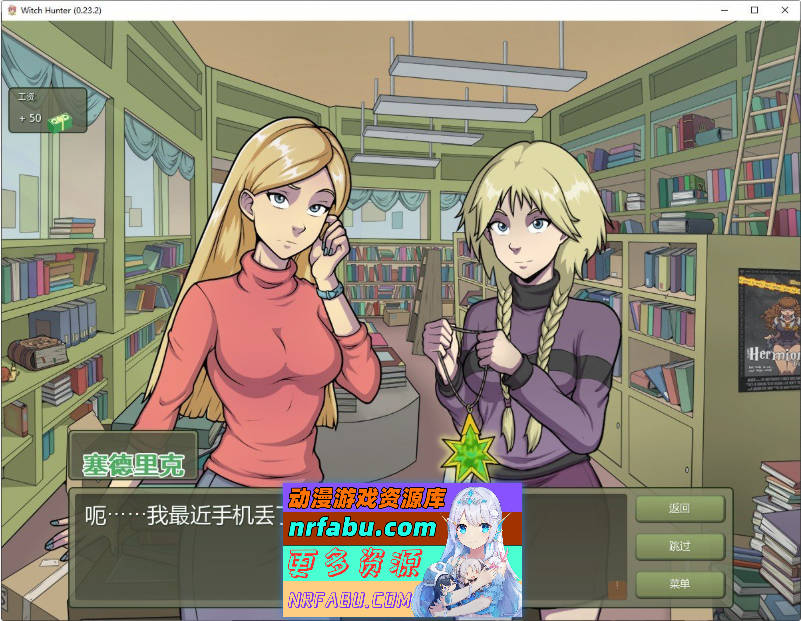
Task: Skip dialogue with the 跳过 button
Action: pos(679,546)
